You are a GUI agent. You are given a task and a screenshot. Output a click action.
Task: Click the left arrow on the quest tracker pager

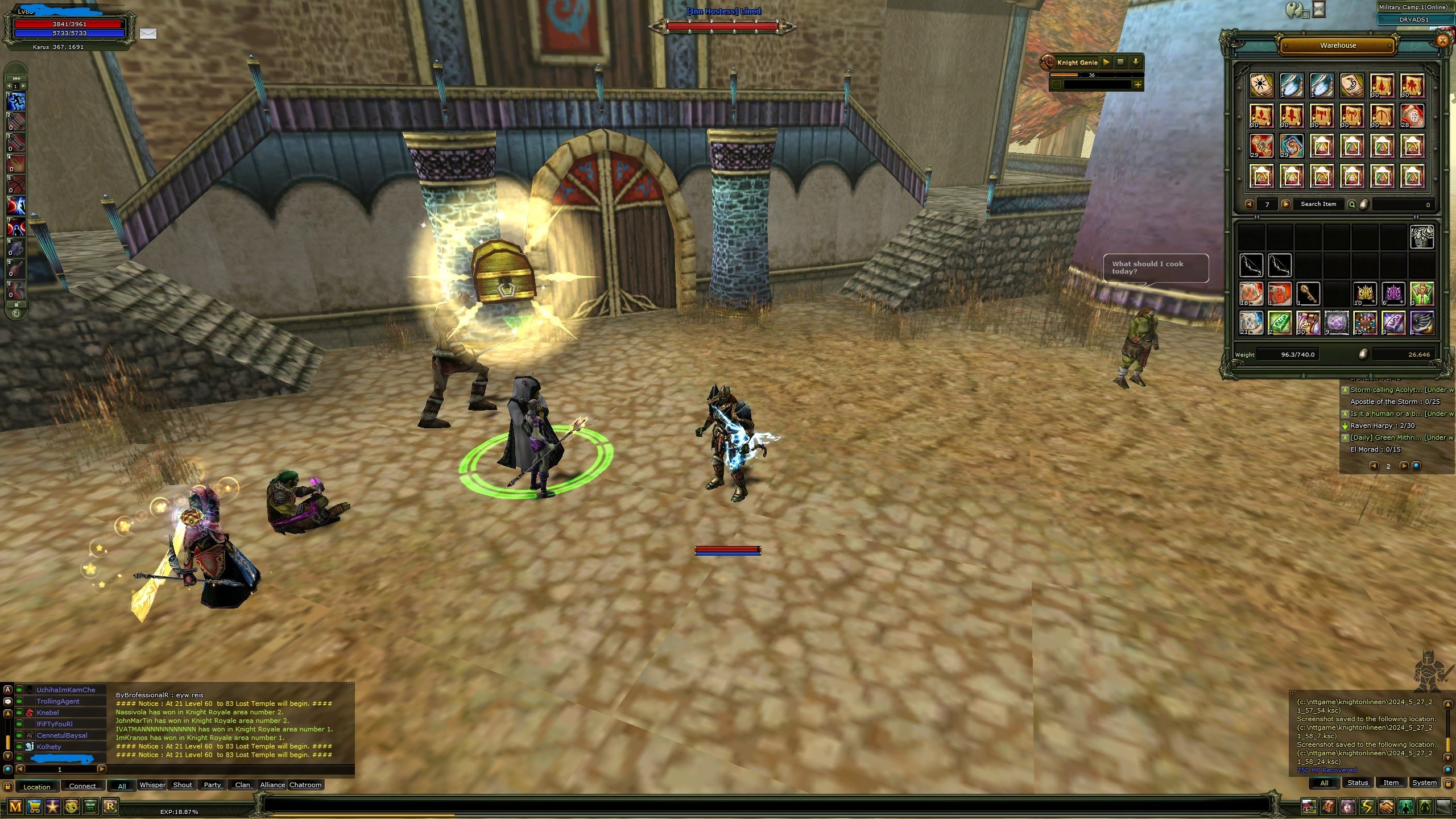point(1374,466)
